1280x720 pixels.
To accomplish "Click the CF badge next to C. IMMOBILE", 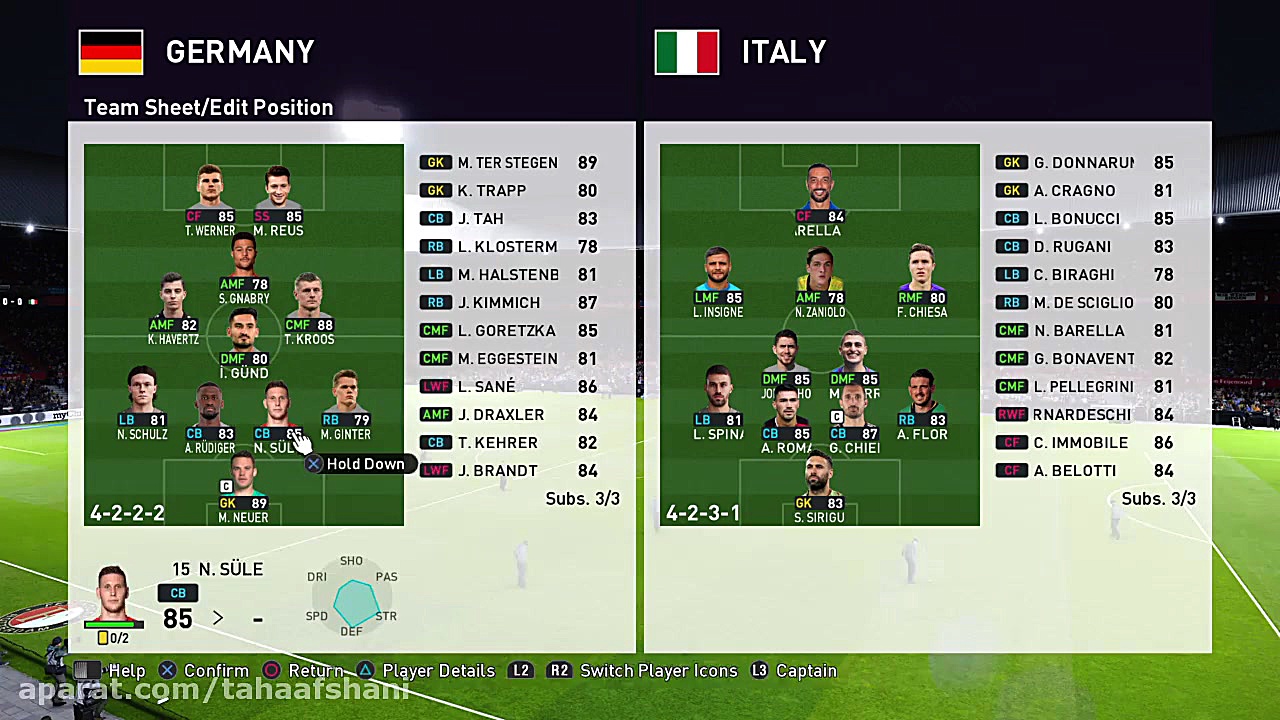I will (x=1012, y=442).
